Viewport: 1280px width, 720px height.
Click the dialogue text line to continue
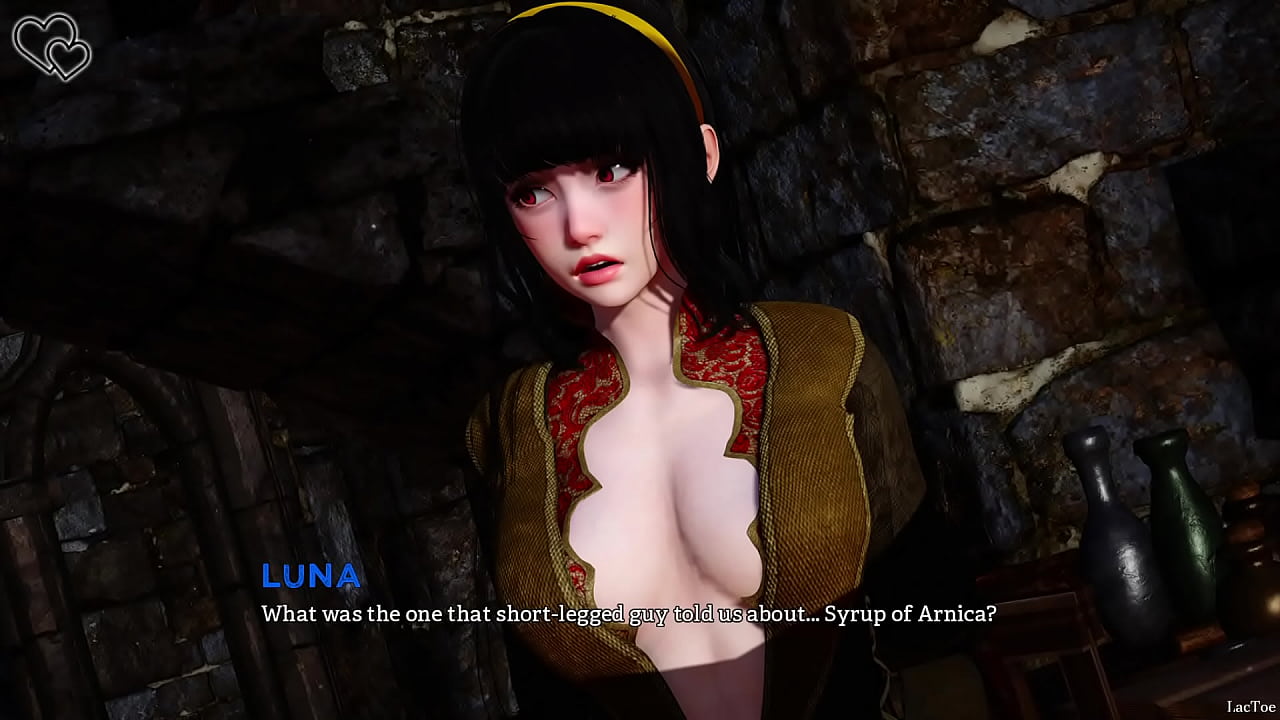click(x=628, y=615)
